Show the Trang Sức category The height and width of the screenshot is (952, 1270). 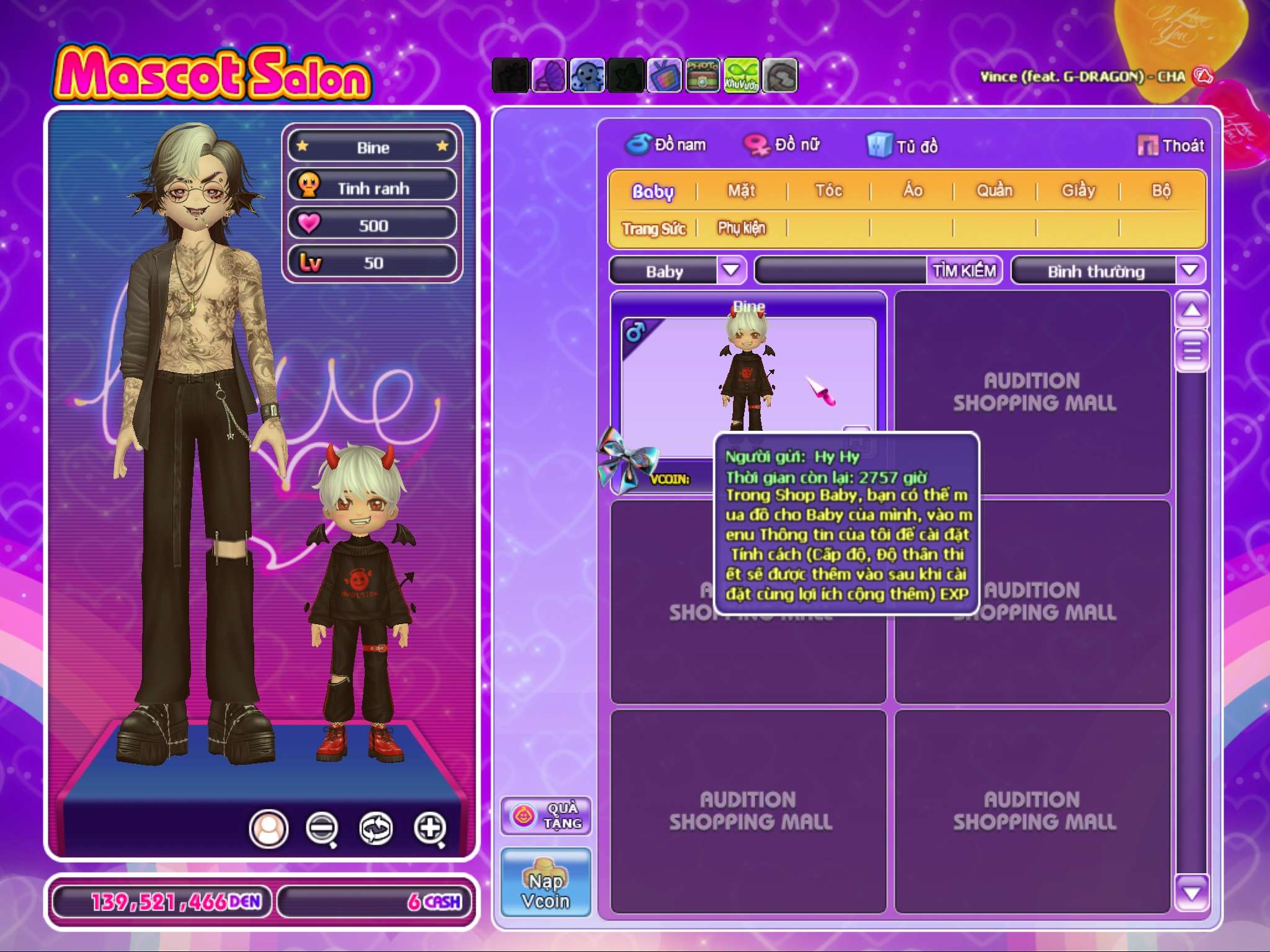click(x=654, y=229)
